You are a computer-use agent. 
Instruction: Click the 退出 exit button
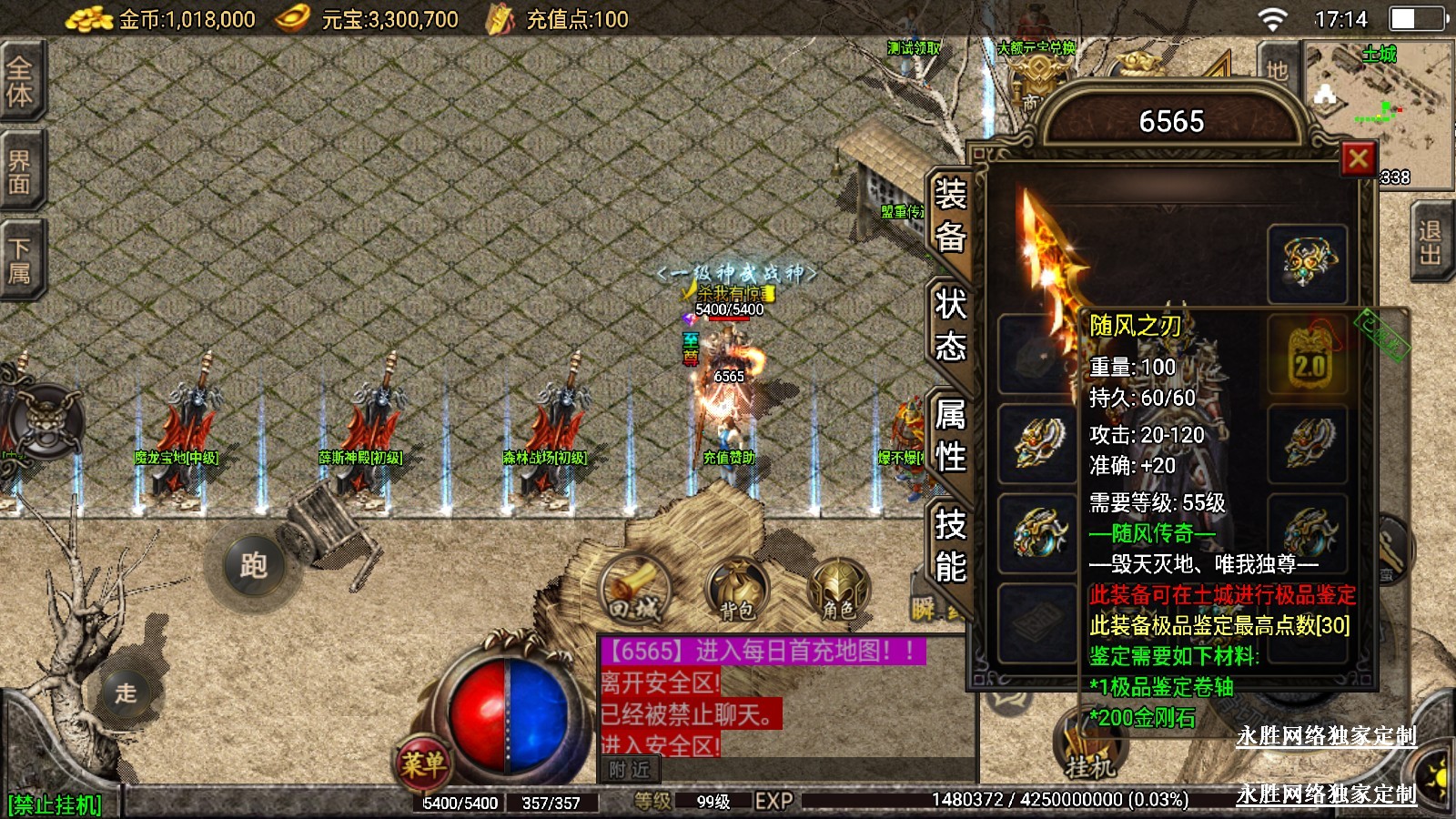click(1431, 243)
